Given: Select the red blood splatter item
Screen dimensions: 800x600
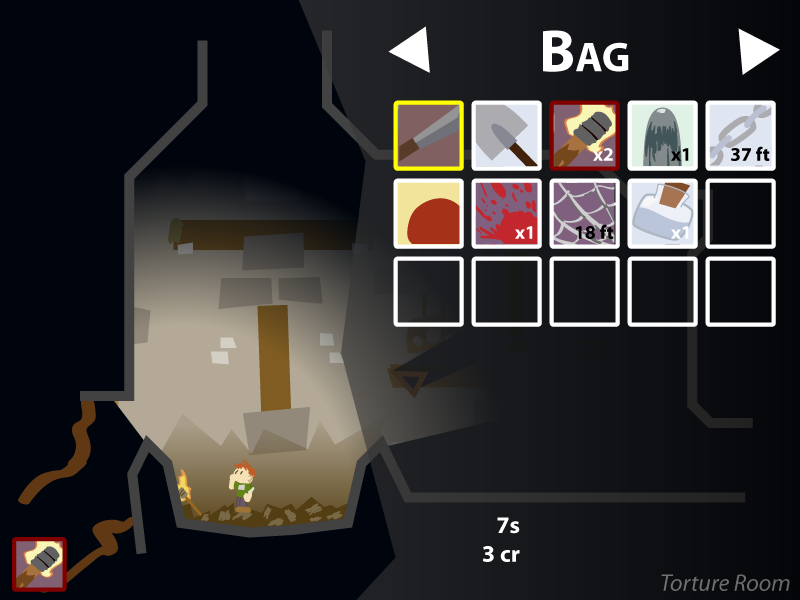Looking at the screenshot, I should pos(507,213).
